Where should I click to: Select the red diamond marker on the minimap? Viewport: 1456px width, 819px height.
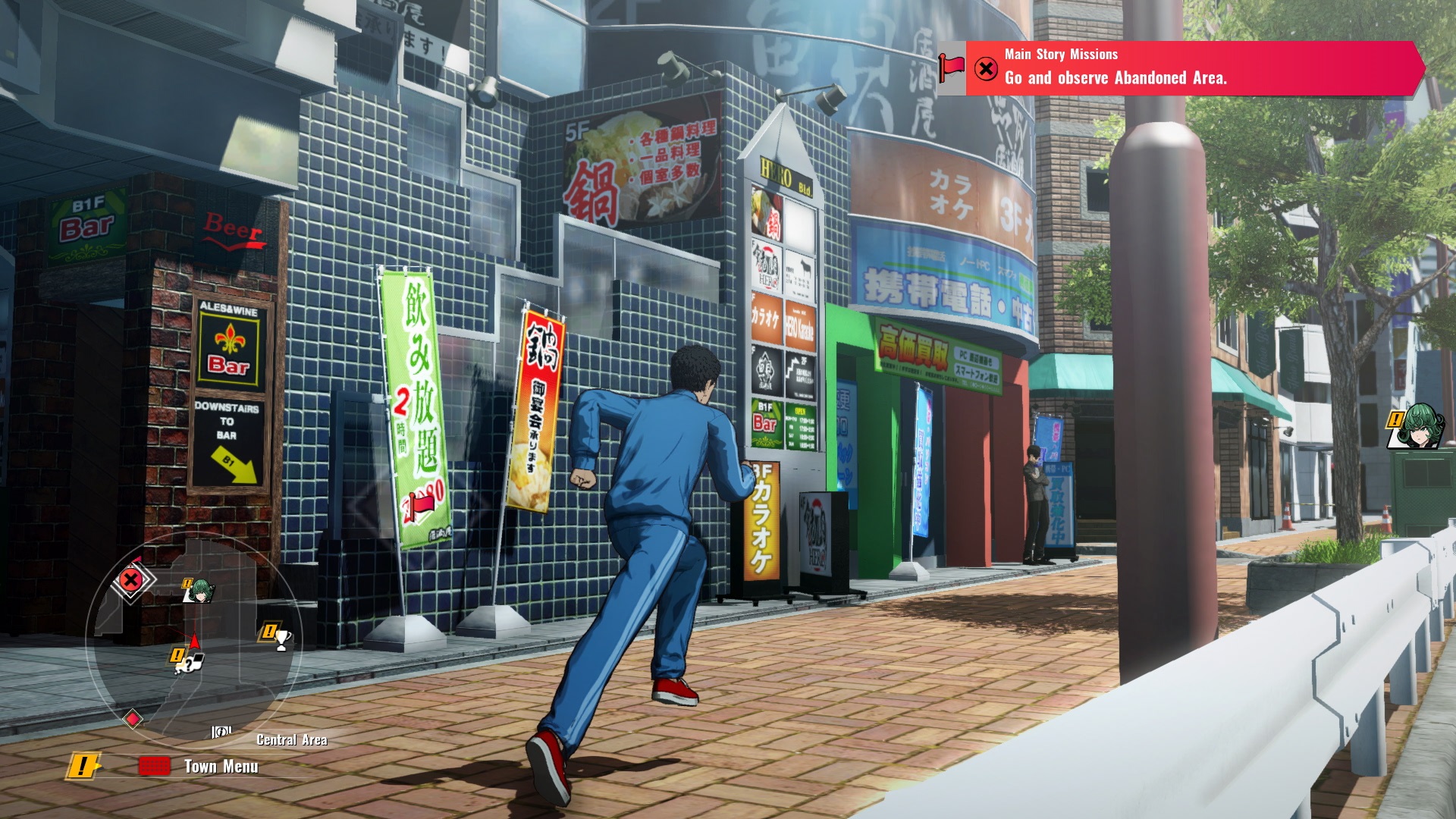[131, 718]
